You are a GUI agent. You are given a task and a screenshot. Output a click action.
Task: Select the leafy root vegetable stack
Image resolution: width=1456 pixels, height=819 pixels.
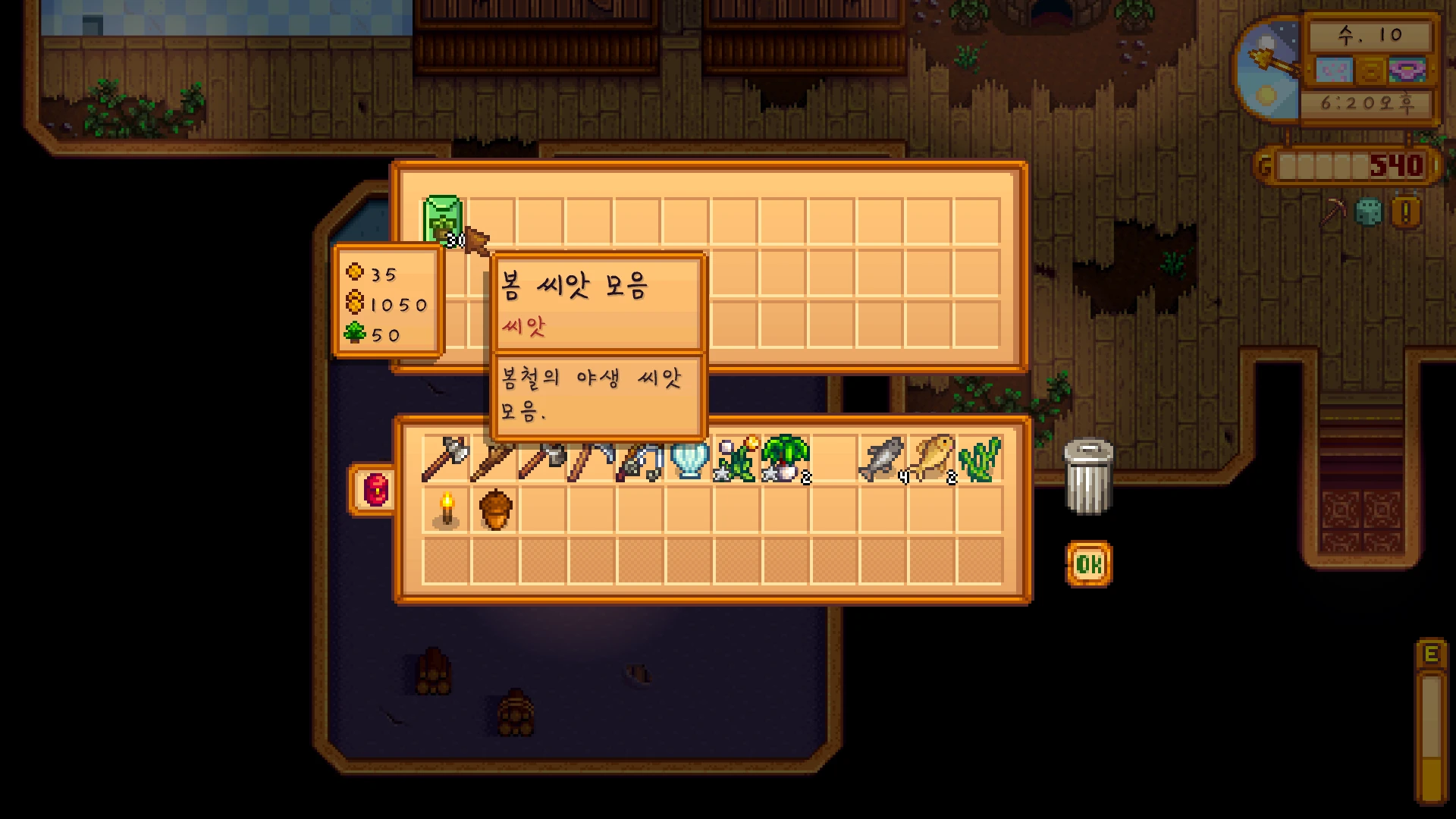click(786, 460)
